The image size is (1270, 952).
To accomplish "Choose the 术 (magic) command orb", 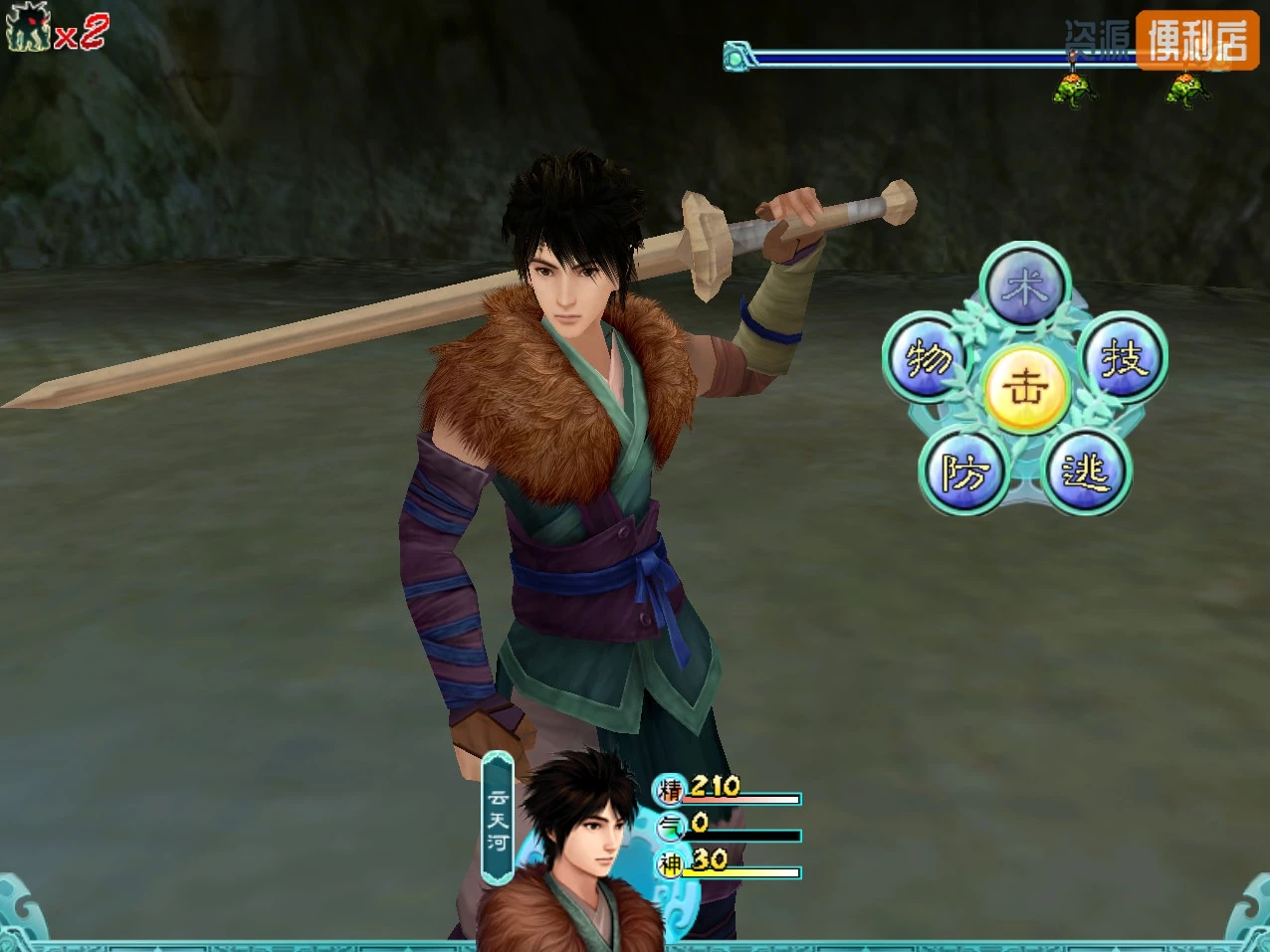I will [1024, 287].
